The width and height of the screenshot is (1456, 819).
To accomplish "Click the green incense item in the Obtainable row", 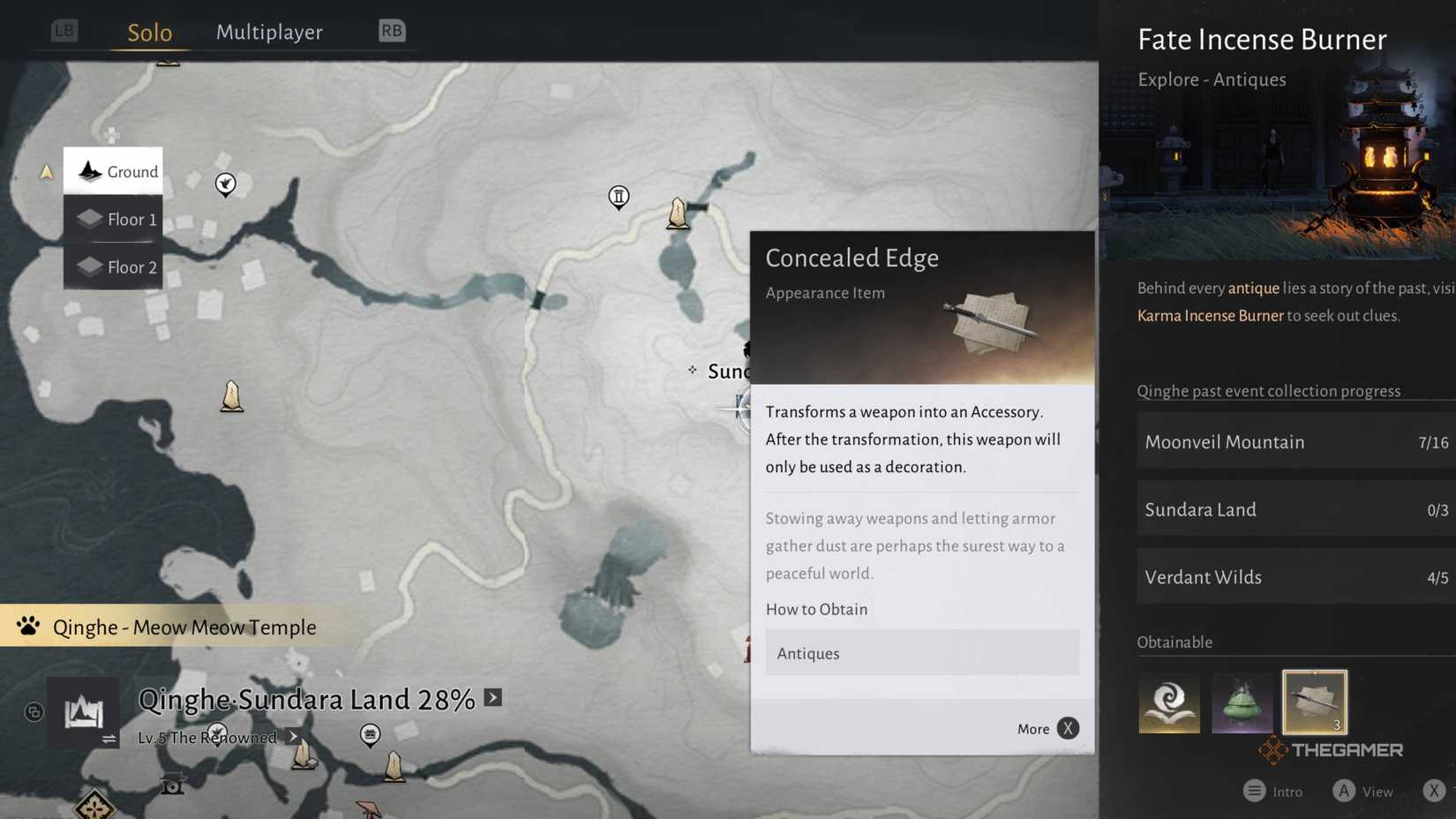I will pyautogui.click(x=1242, y=703).
